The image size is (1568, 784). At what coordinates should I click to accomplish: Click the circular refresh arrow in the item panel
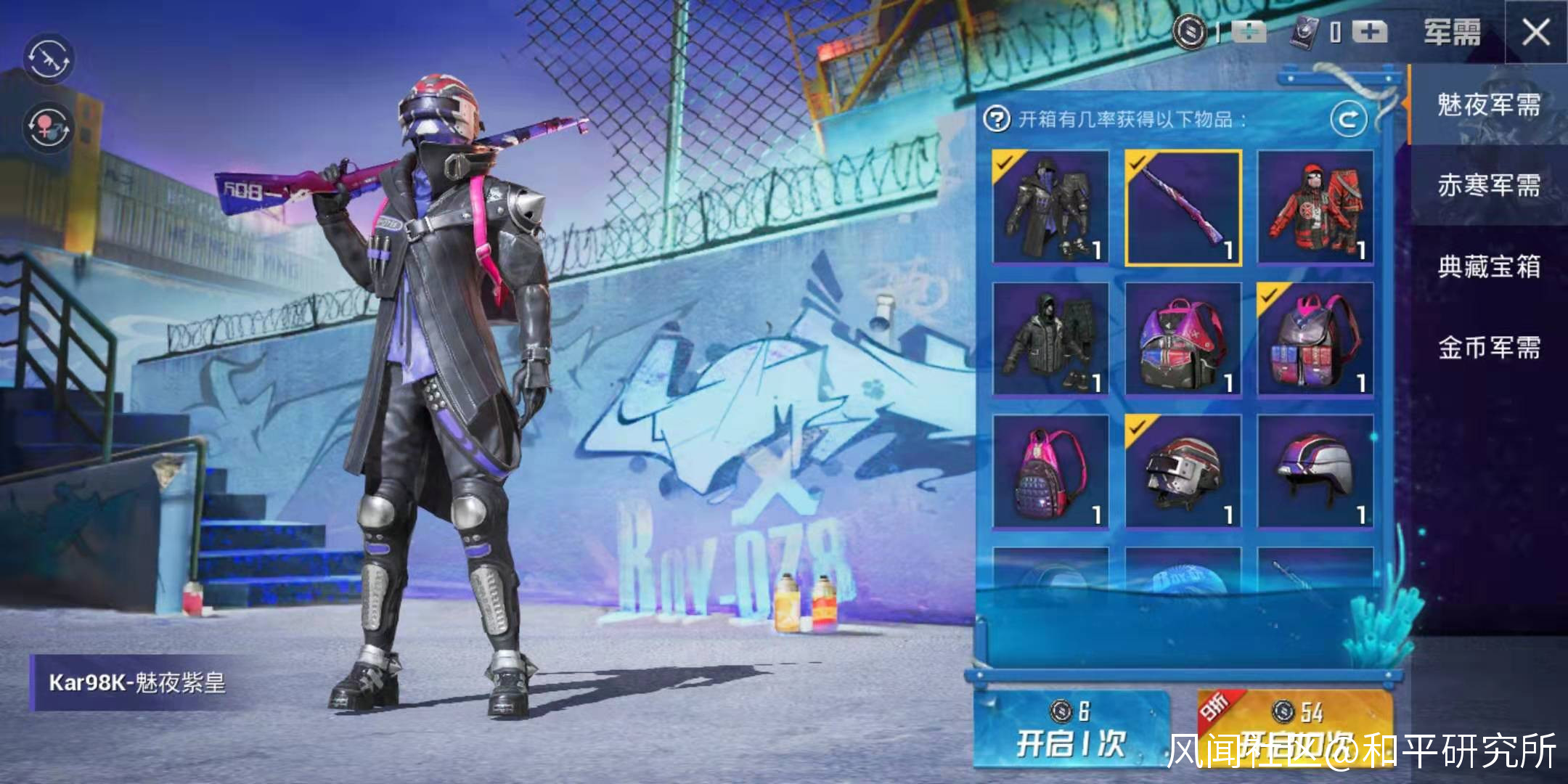[x=1348, y=119]
